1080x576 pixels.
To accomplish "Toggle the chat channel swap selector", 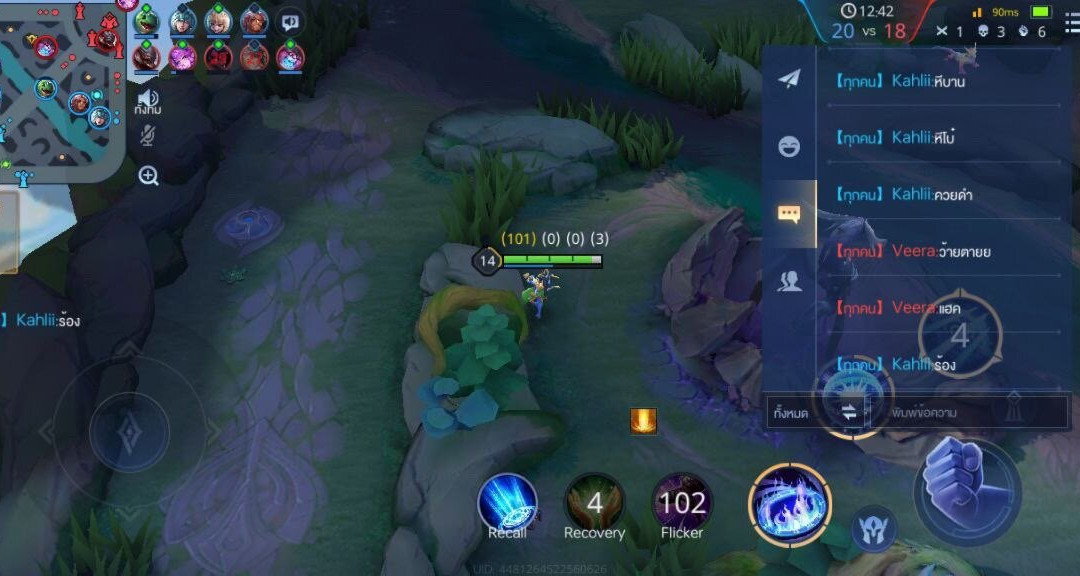I will pyautogui.click(x=849, y=412).
